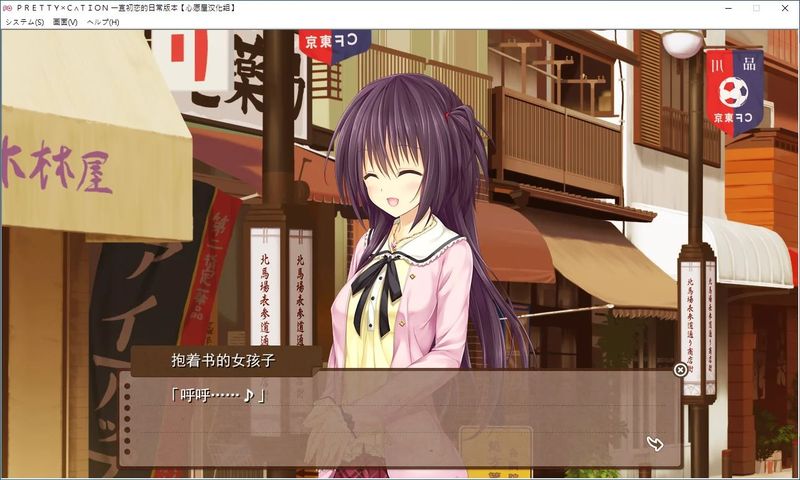Open the 画面(V) menu

(x=65, y=22)
